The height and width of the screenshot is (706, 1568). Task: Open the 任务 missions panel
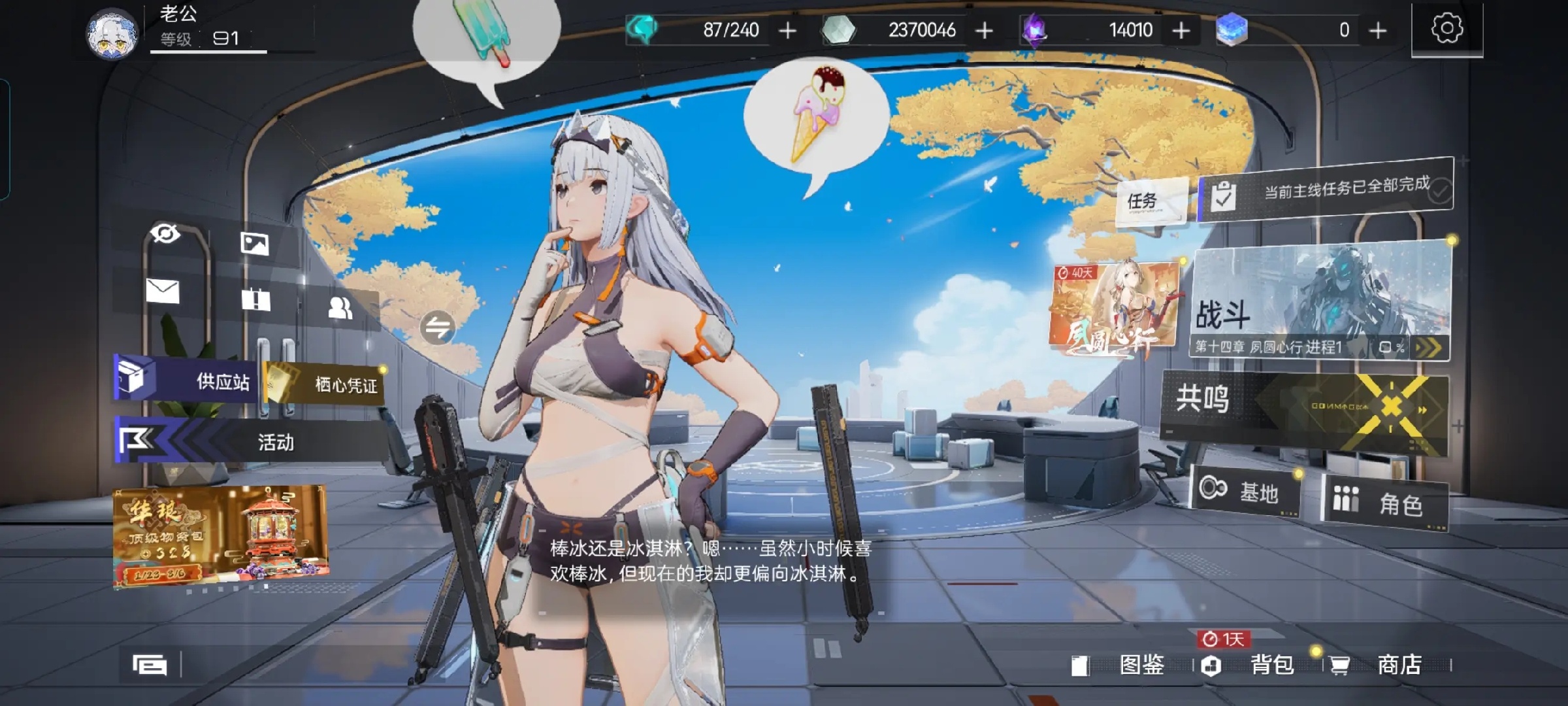(1150, 201)
